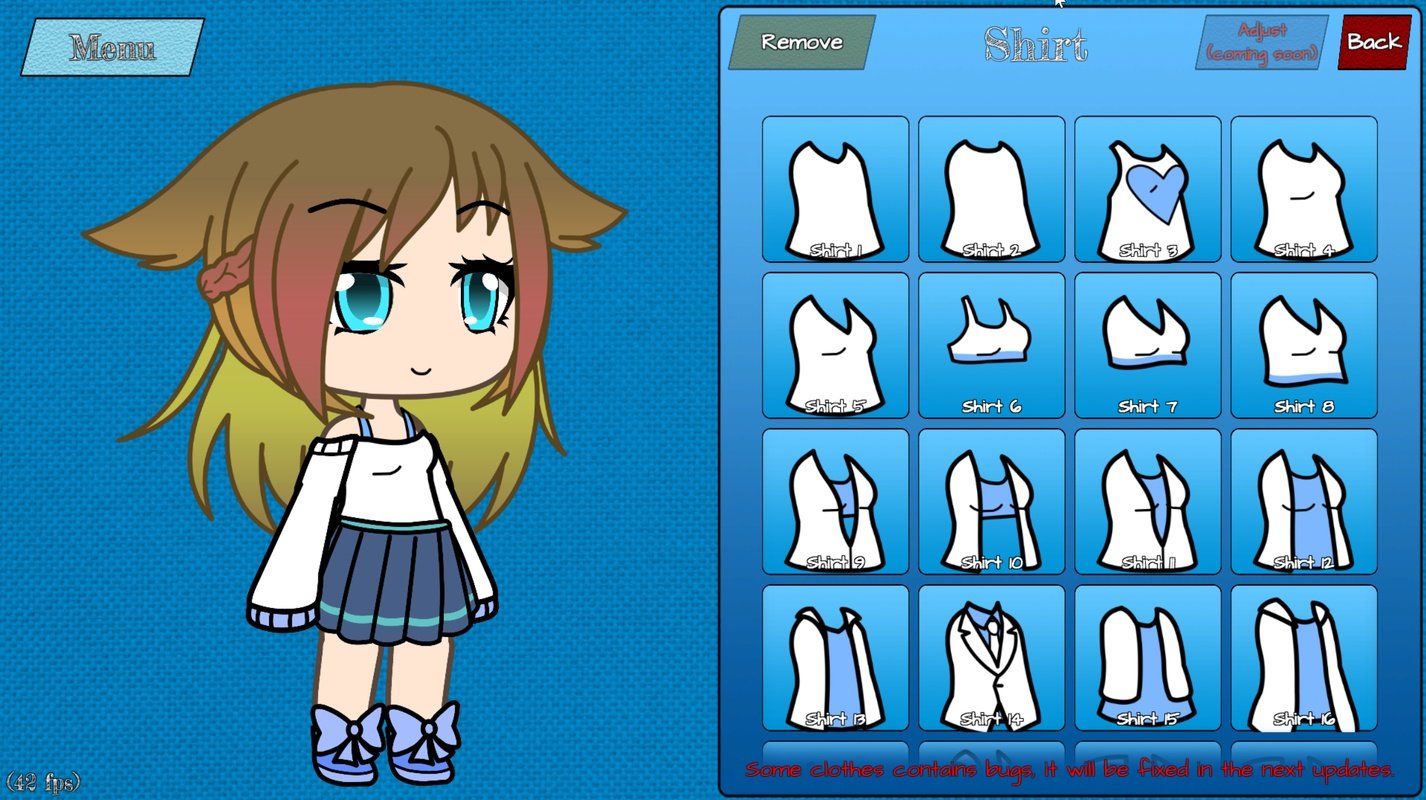Pick Shirt 8 from the list
This screenshot has width=1426, height=800.
1303,345
